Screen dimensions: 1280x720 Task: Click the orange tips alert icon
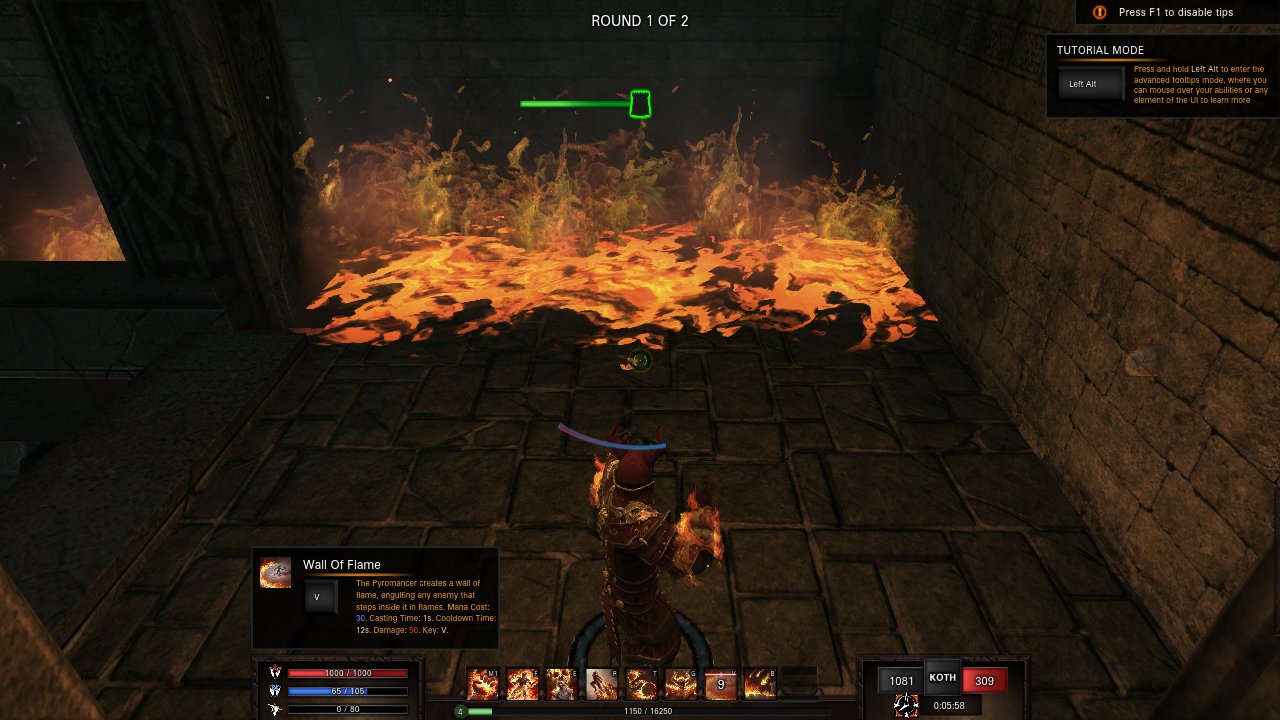point(1100,12)
